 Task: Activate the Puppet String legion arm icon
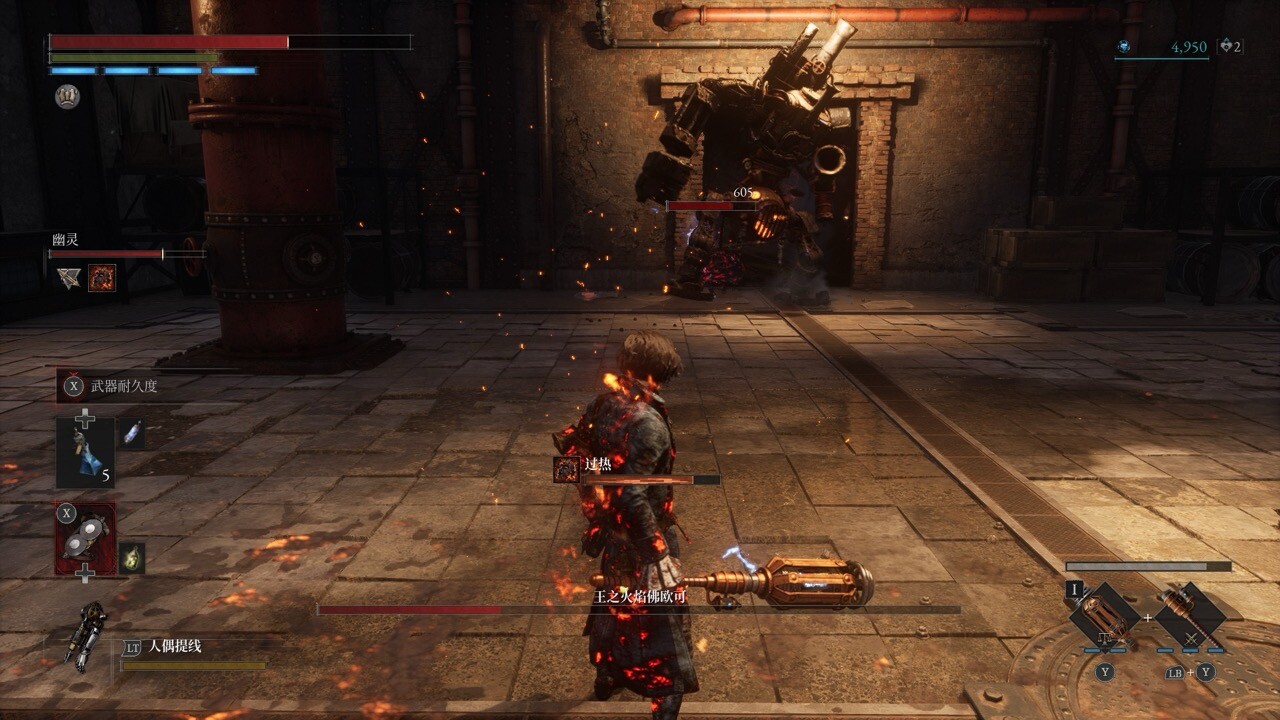pyautogui.click(x=86, y=635)
